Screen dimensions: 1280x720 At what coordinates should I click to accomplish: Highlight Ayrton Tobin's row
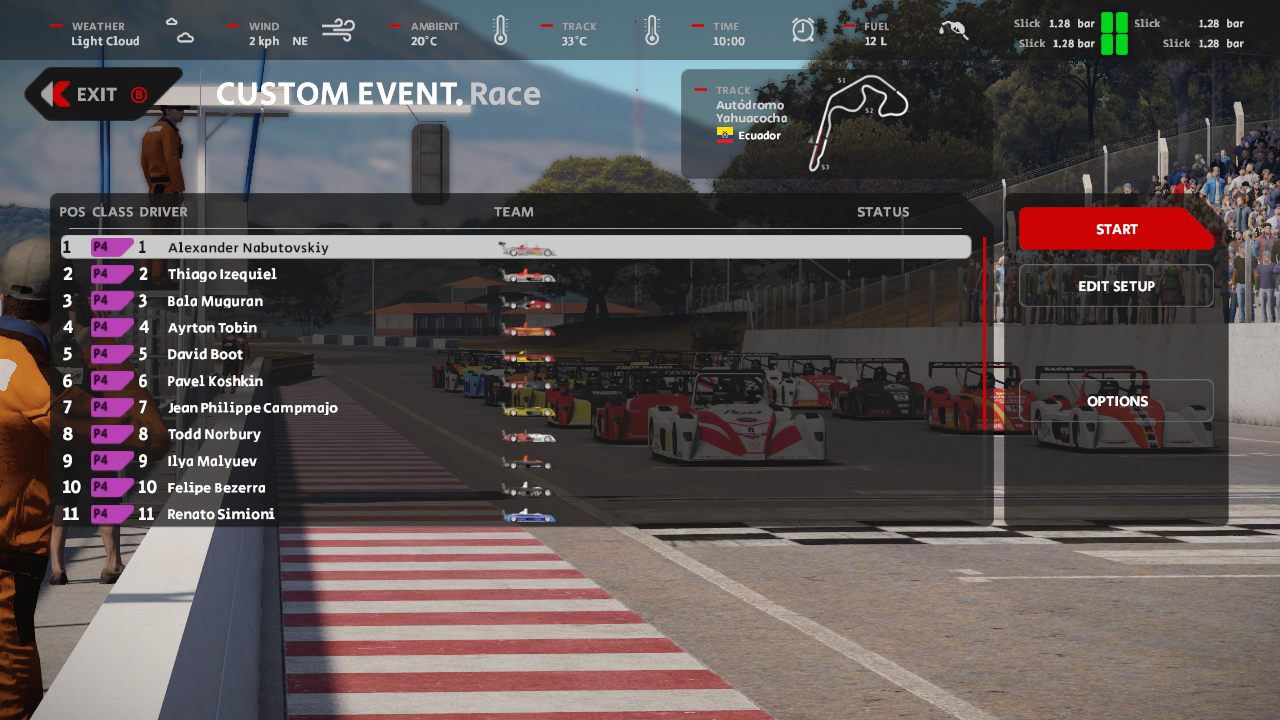point(212,328)
